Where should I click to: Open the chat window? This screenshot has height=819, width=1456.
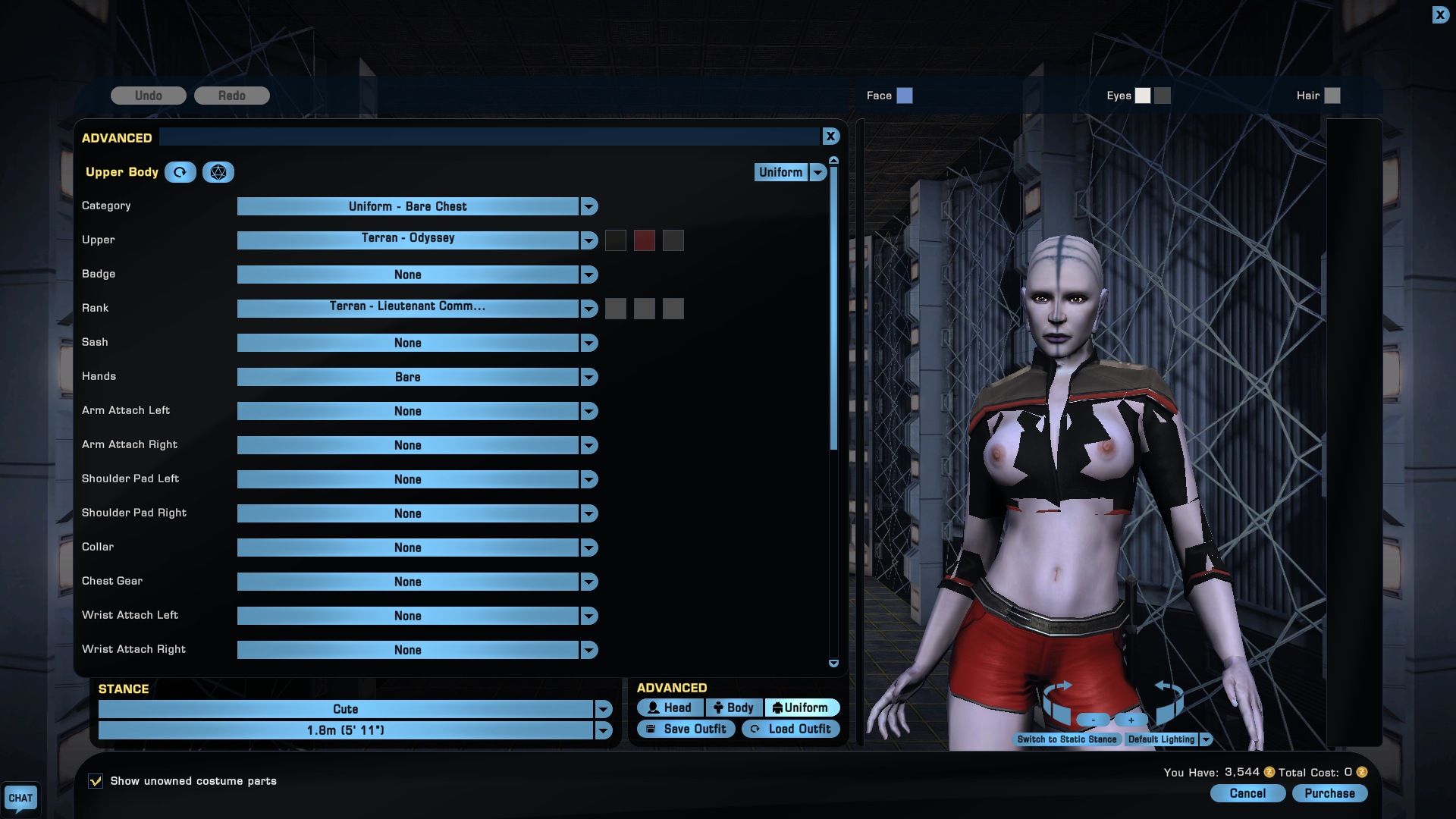(20, 798)
